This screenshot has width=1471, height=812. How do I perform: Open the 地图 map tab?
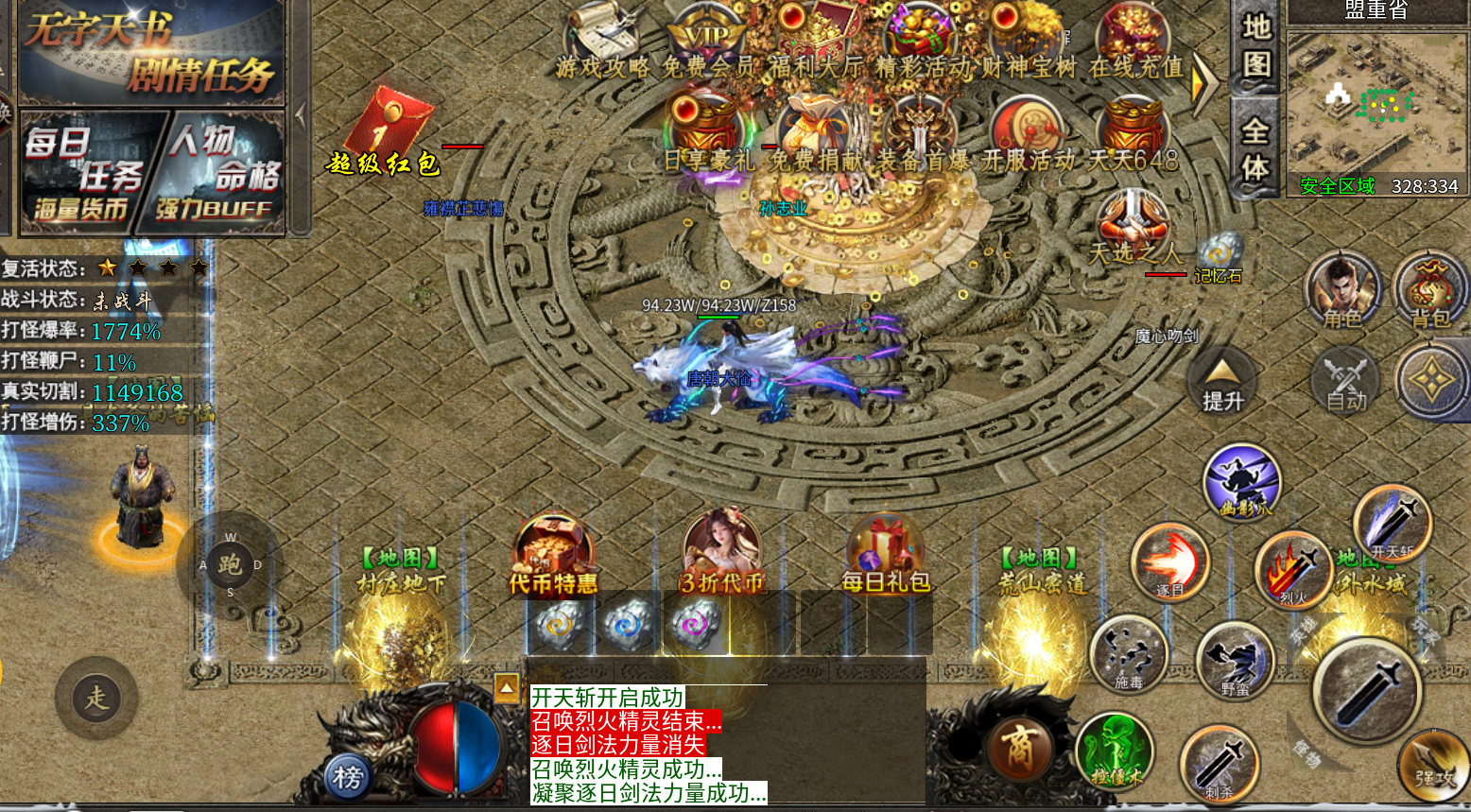[x=1255, y=45]
